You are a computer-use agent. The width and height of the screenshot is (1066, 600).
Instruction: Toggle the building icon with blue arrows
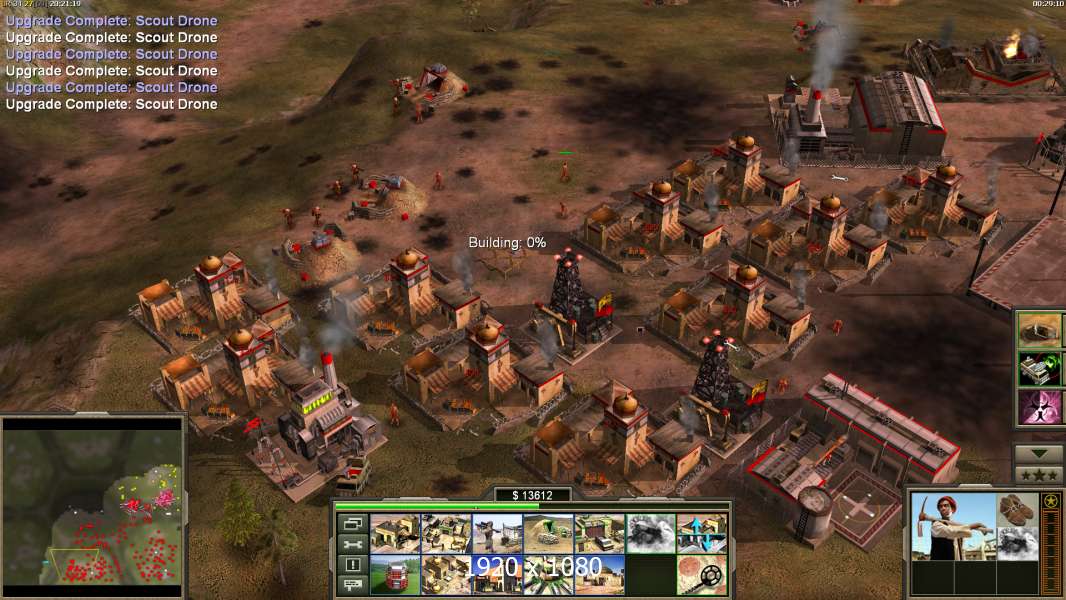click(701, 534)
